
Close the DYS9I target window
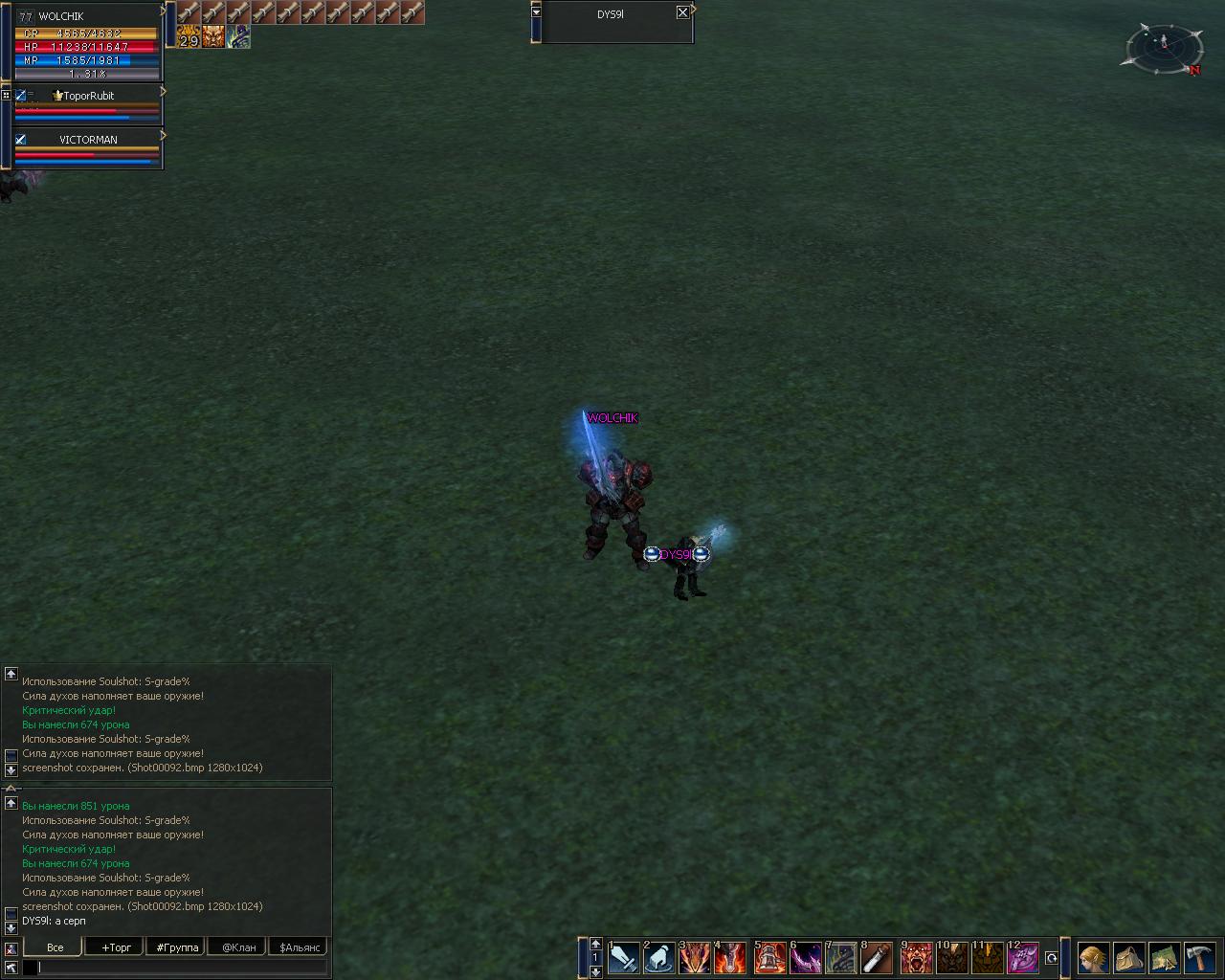[x=682, y=13]
